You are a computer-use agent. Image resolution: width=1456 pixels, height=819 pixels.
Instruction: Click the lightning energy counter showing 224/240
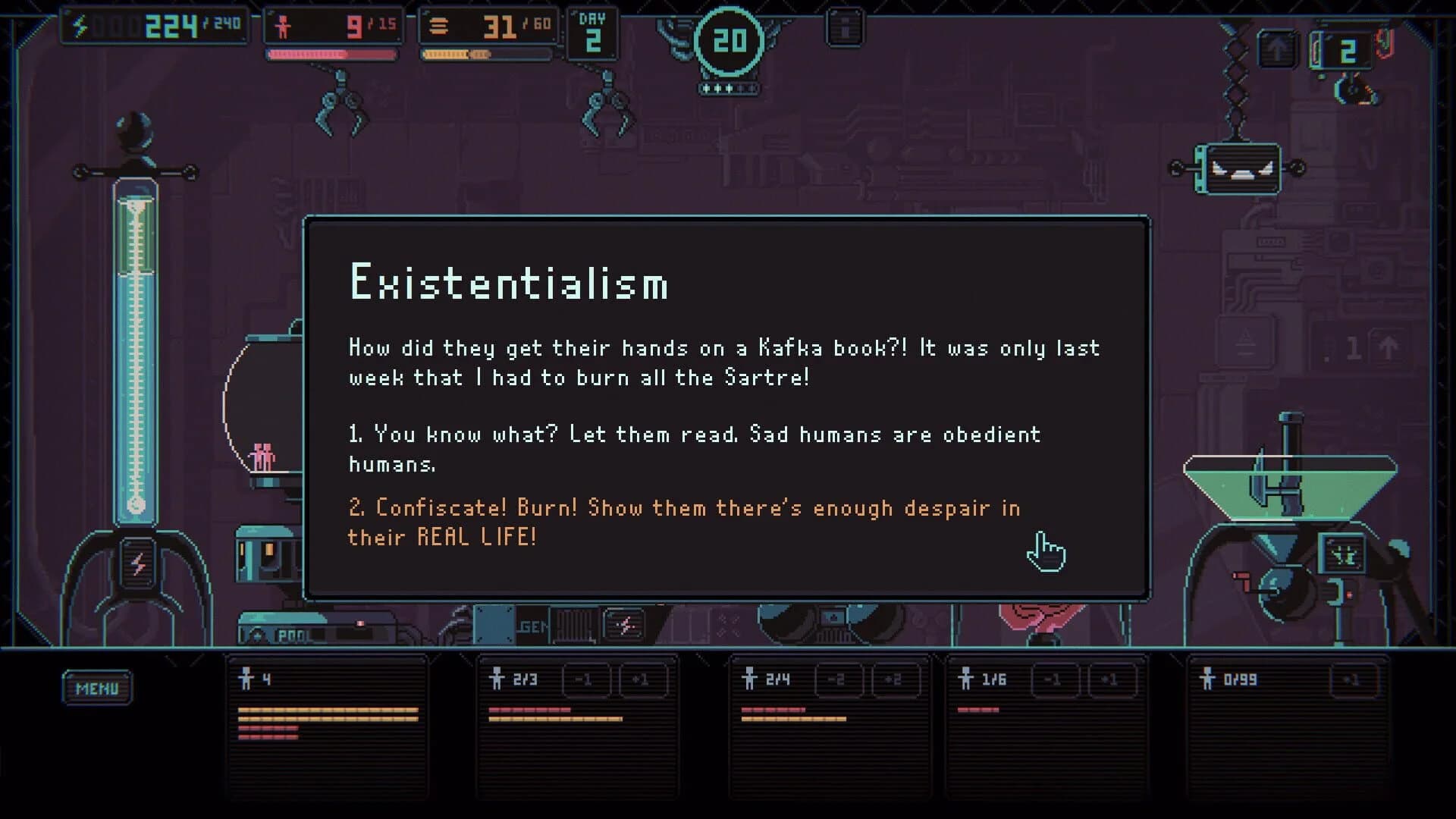click(x=152, y=24)
